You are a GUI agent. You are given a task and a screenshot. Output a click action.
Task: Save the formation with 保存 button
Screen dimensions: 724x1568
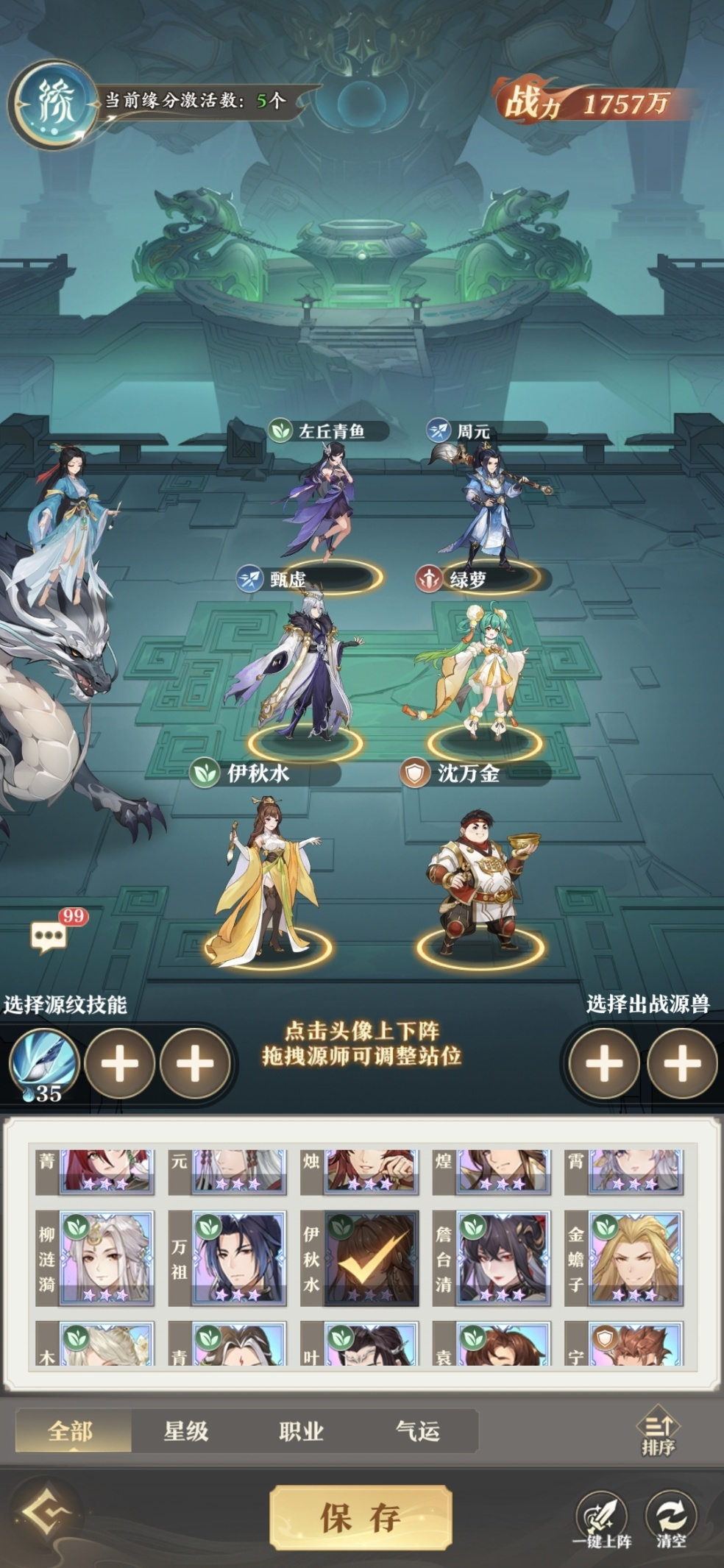pyautogui.click(x=361, y=1517)
